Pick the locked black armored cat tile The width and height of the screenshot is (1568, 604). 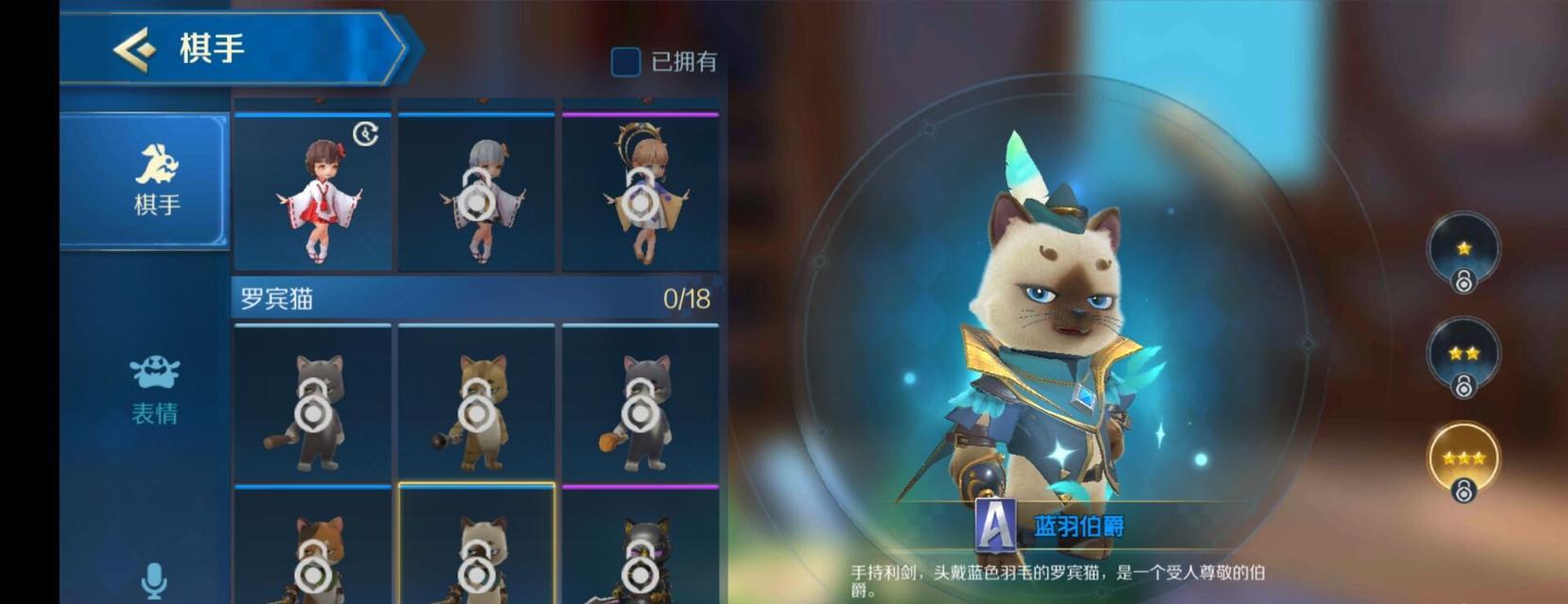tap(641, 547)
